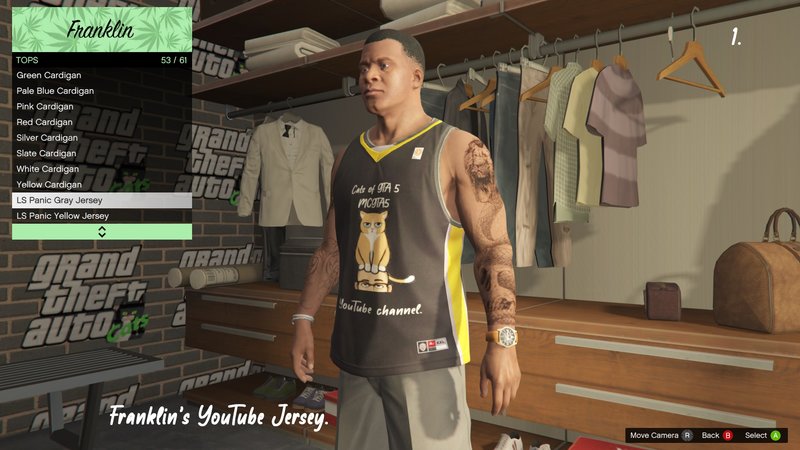The width and height of the screenshot is (800, 450).
Task: Pick the White Cardigan entry
Action: coord(101,169)
